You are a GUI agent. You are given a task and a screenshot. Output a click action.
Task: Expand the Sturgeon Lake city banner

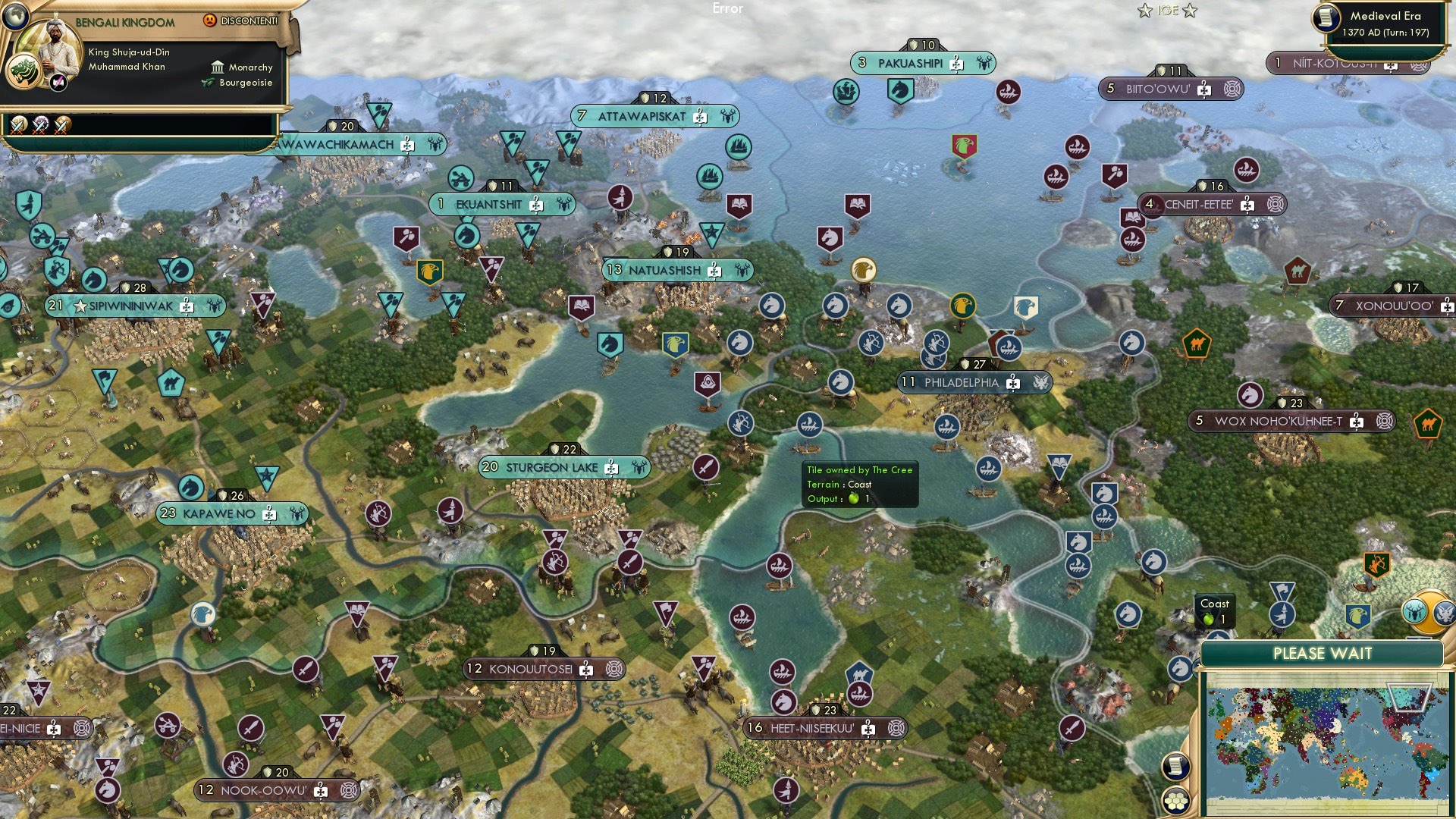tap(563, 467)
